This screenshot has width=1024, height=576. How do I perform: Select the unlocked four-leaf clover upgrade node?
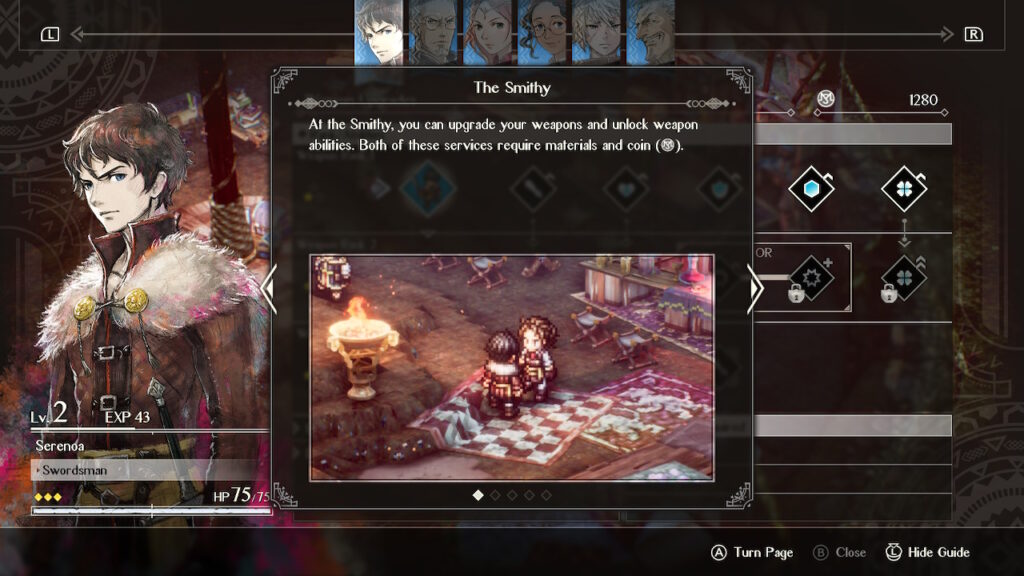903,189
